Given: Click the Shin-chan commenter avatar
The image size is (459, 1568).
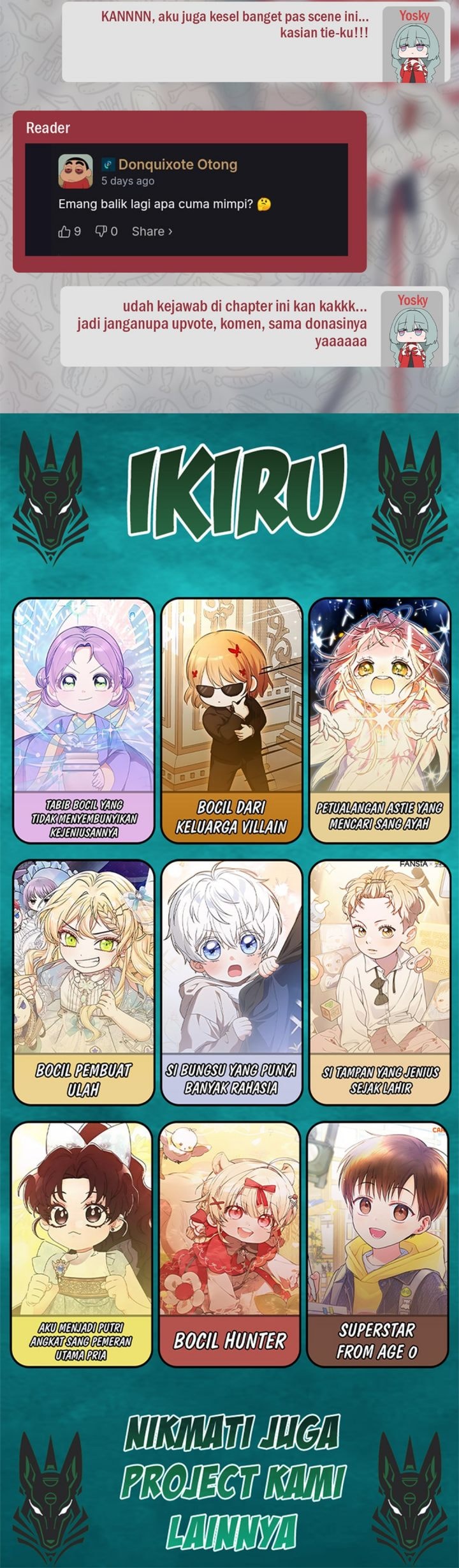Looking at the screenshot, I should 75,172.
